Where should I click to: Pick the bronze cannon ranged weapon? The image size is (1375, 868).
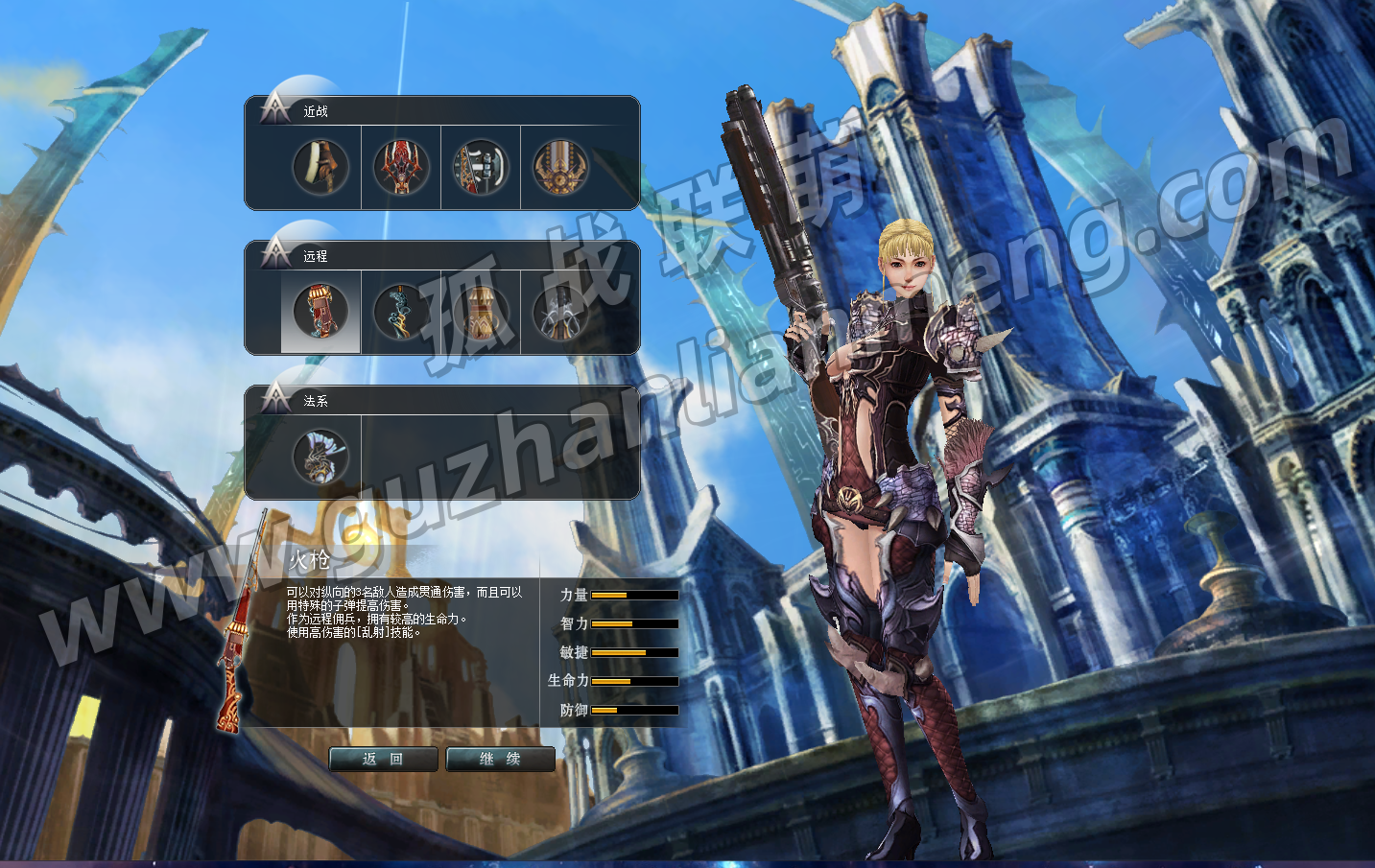(x=480, y=312)
